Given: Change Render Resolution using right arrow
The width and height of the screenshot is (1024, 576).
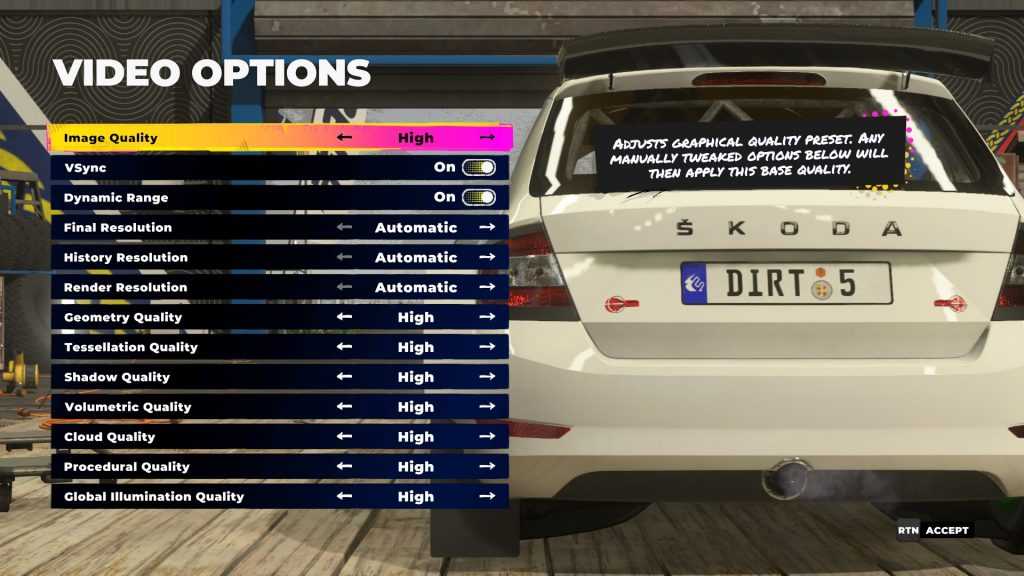Looking at the screenshot, I should 487,287.
